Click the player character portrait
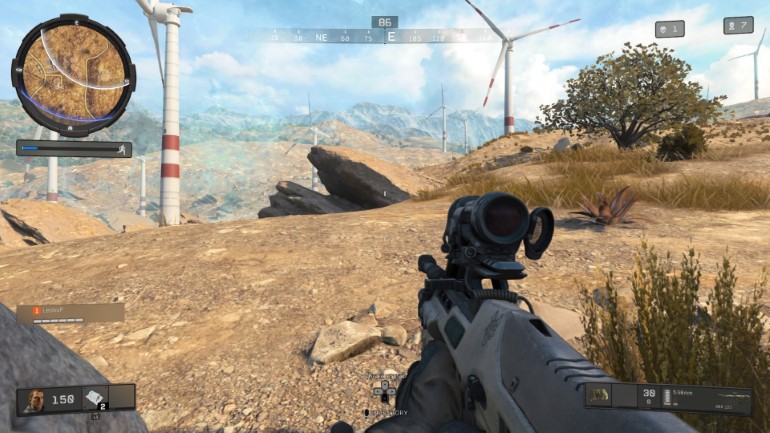The image size is (770, 433). 36,398
